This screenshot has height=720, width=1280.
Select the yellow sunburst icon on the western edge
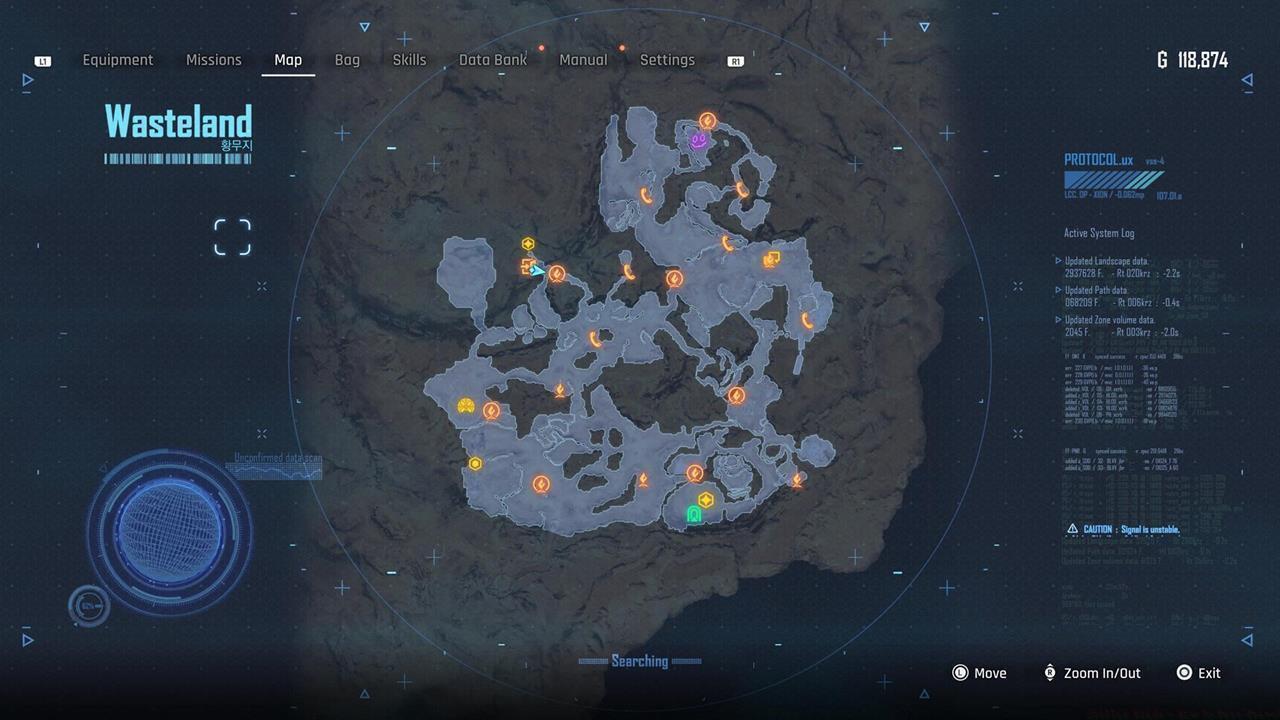pyautogui.click(x=463, y=405)
